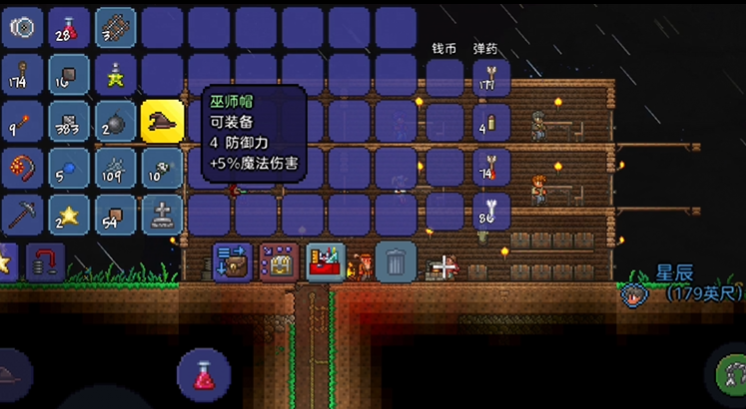Select the star-in-a-bottle item slot
The width and height of the screenshot is (746, 409).
pos(115,75)
